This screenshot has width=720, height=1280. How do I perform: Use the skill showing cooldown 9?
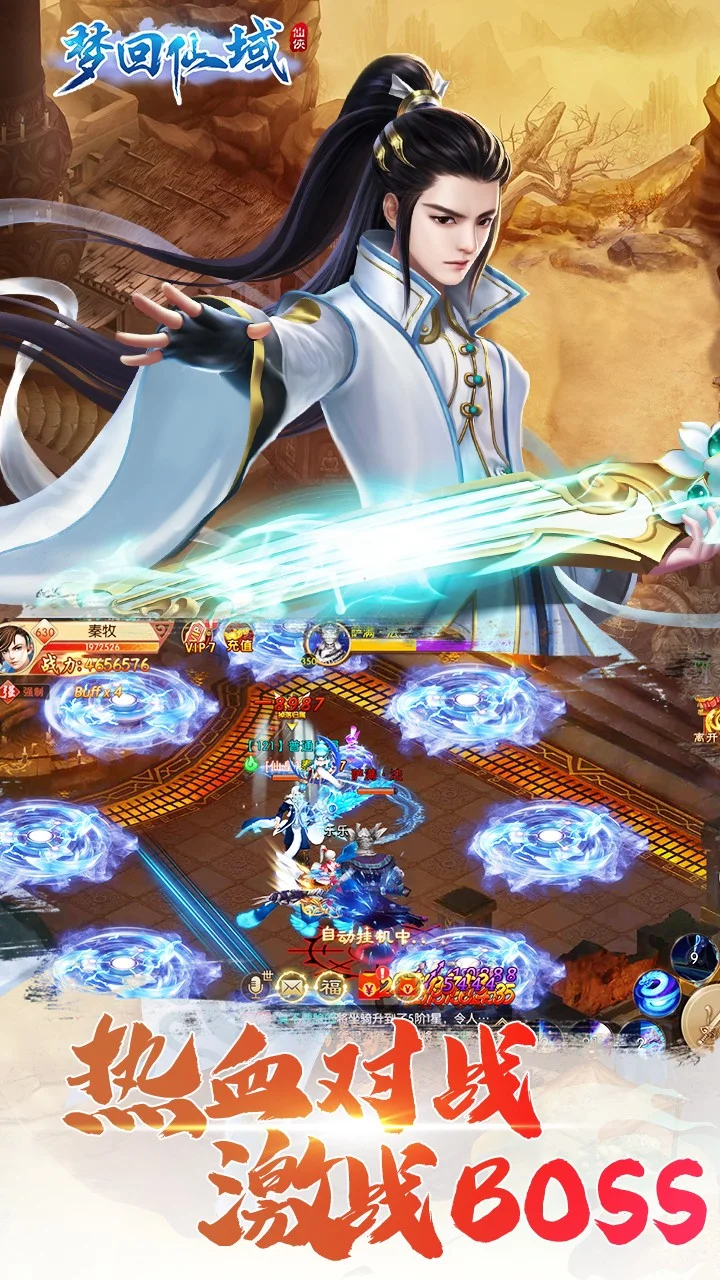point(693,957)
